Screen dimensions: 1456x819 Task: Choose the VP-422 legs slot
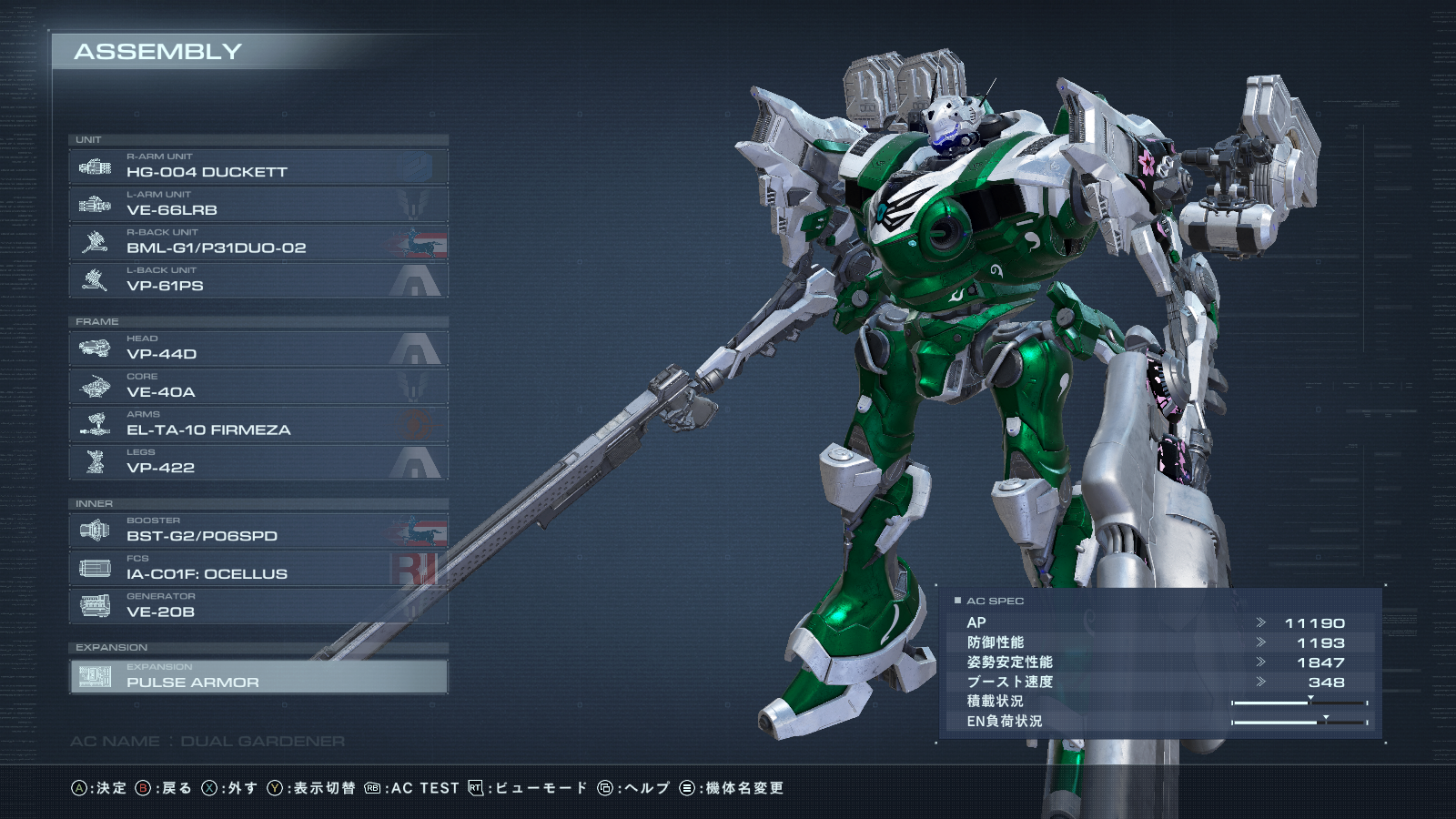[x=258, y=462]
